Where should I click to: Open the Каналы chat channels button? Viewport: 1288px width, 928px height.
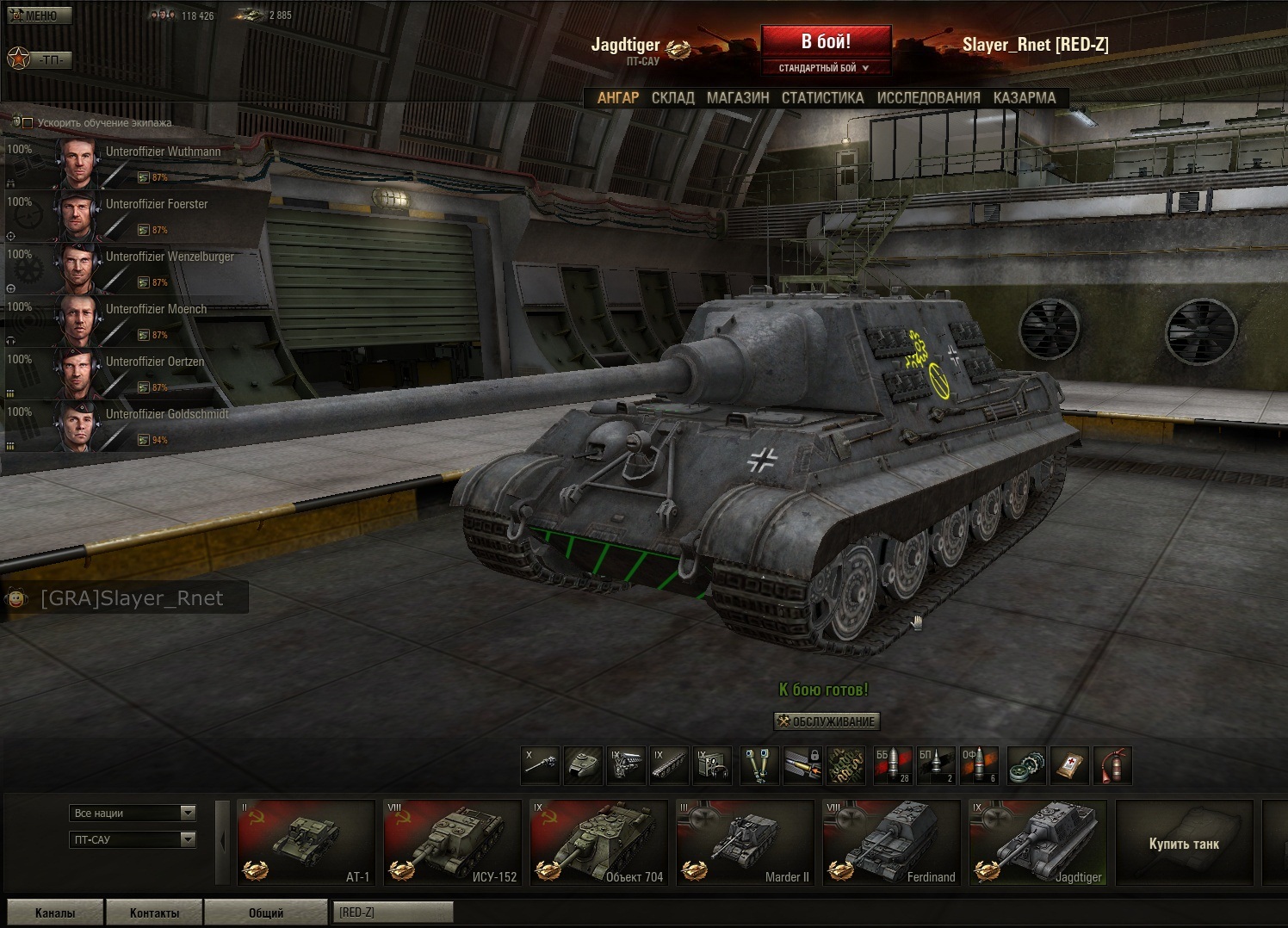point(55,913)
